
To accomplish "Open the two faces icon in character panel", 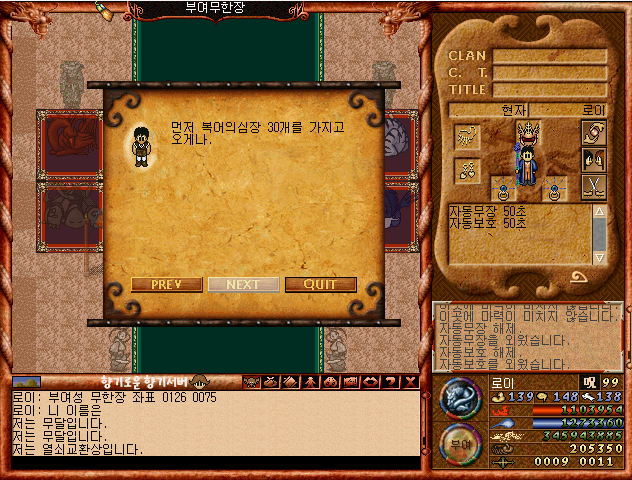I will tap(594, 160).
